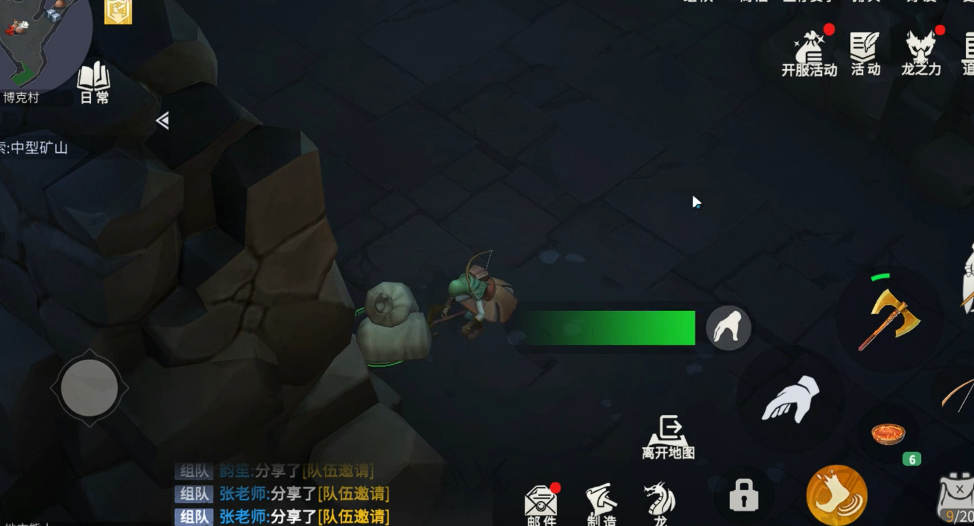This screenshot has width=974, height=526.
Task: Open the 开服活动 server event menu
Action: [808, 53]
